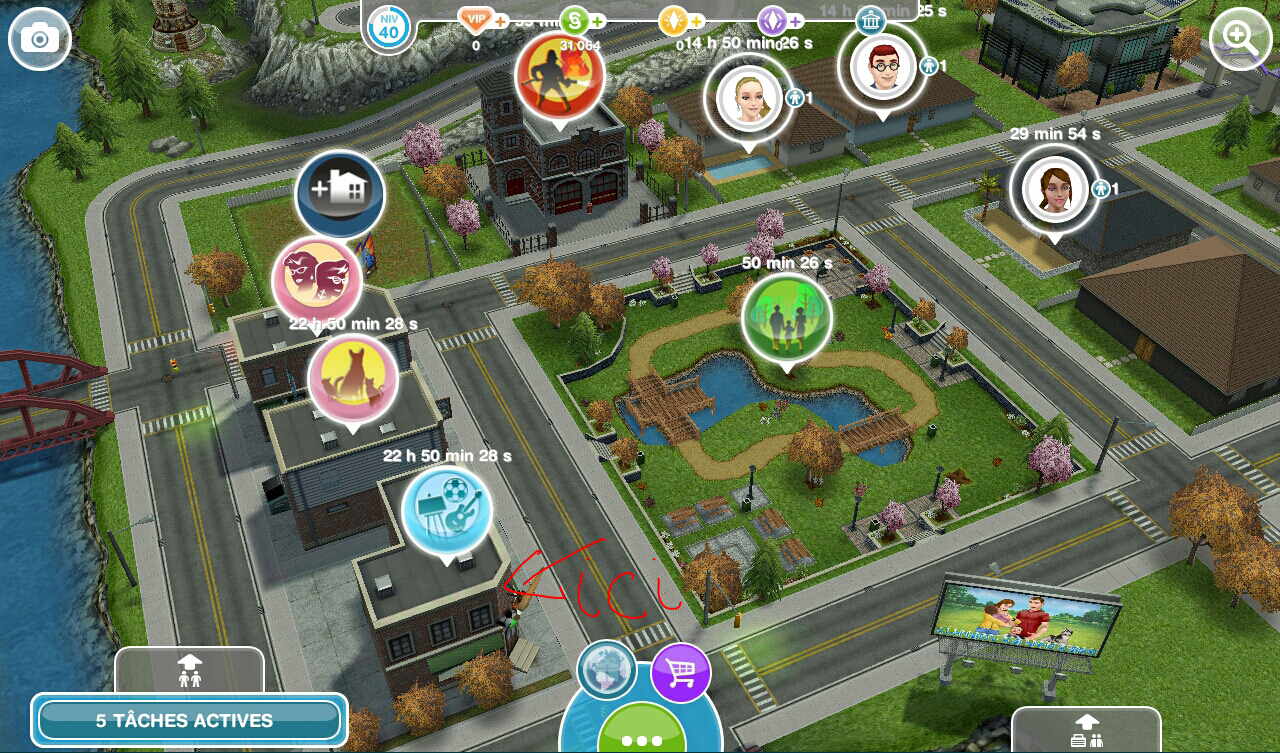
Task: Tap the globe world map button
Action: click(606, 669)
